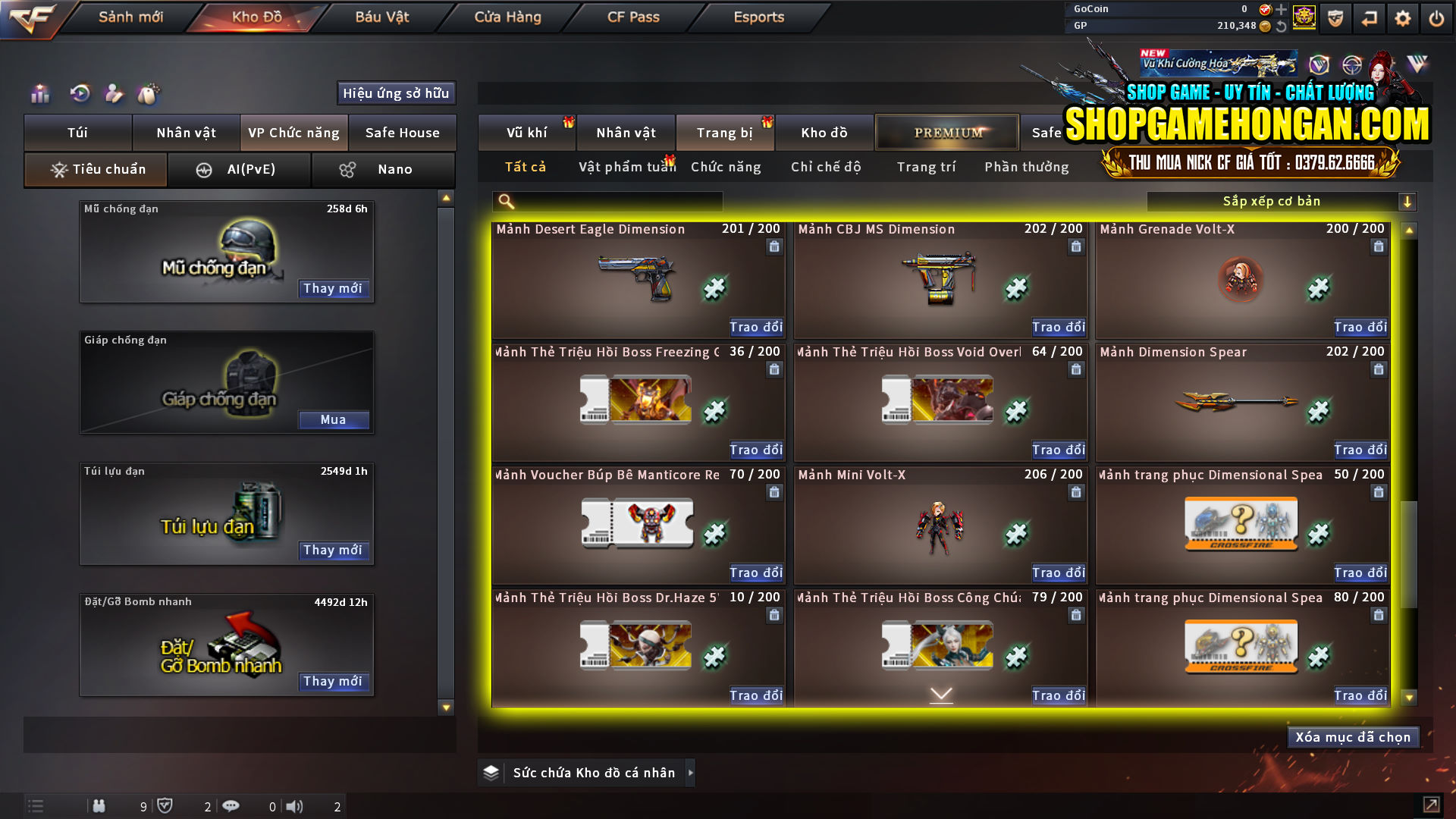1456x819 pixels.
Task: Click the speaker icon in bottom status bar
Action: [295, 806]
